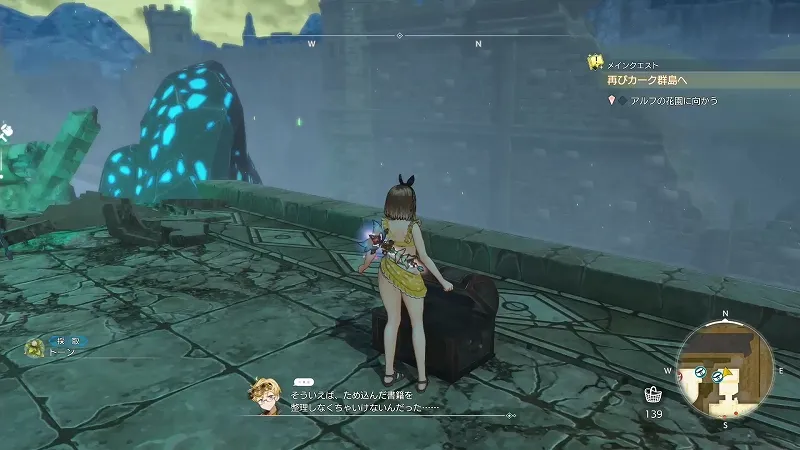Open the gathering basket icon
This screenshot has width=800, height=450.
[x=653, y=394]
